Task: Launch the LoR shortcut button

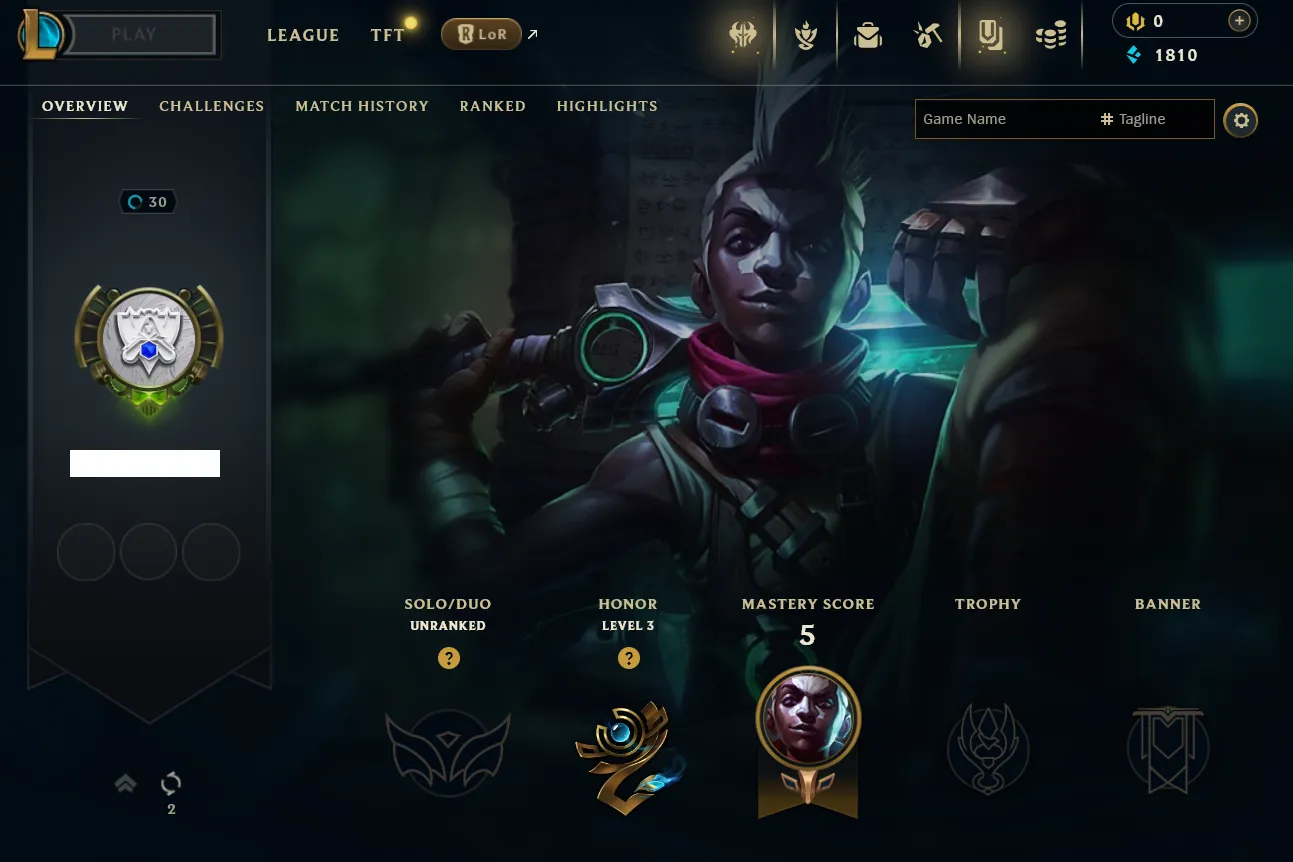Action: [481, 35]
